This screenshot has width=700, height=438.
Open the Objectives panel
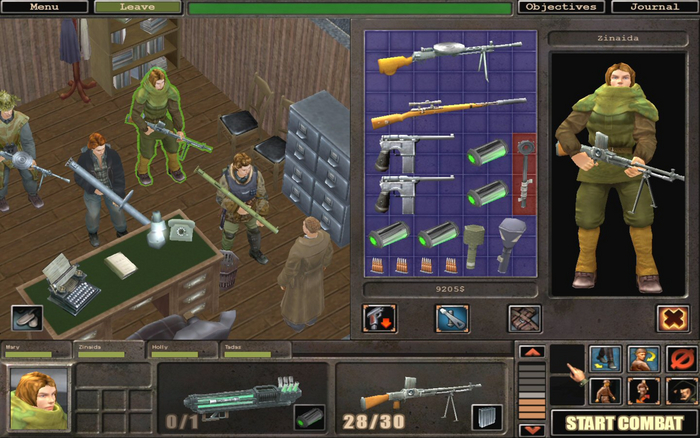(560, 7)
